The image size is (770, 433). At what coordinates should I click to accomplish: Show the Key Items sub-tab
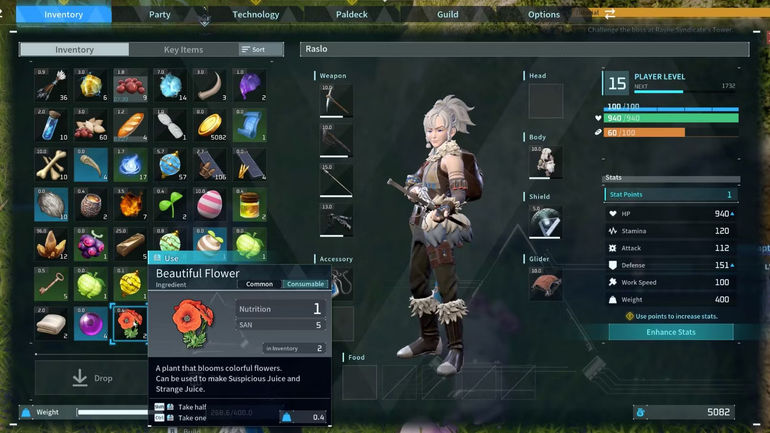(x=183, y=49)
